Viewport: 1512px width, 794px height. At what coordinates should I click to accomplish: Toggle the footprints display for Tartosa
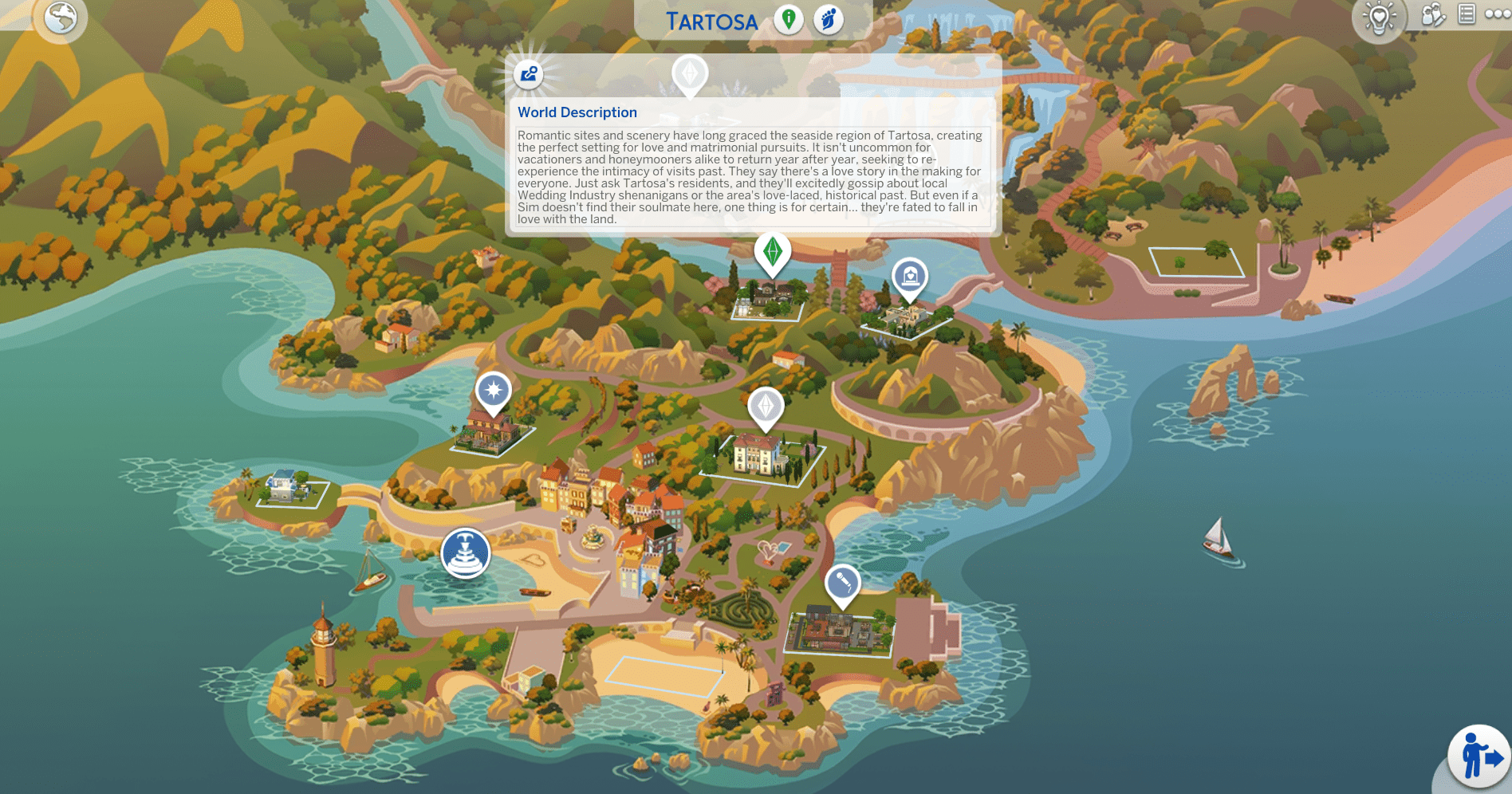828,19
